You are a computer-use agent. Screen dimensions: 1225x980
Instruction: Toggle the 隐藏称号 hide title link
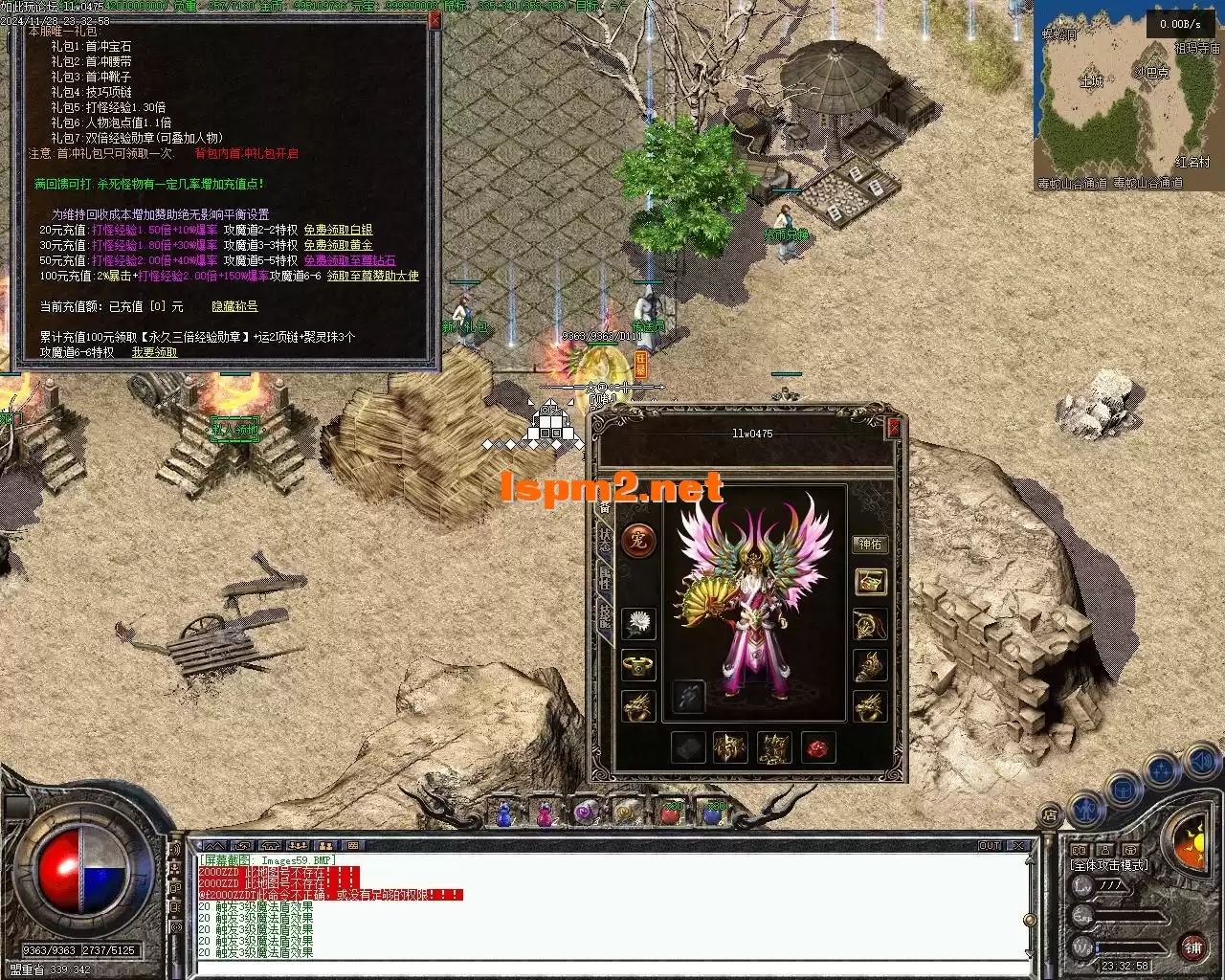(234, 306)
